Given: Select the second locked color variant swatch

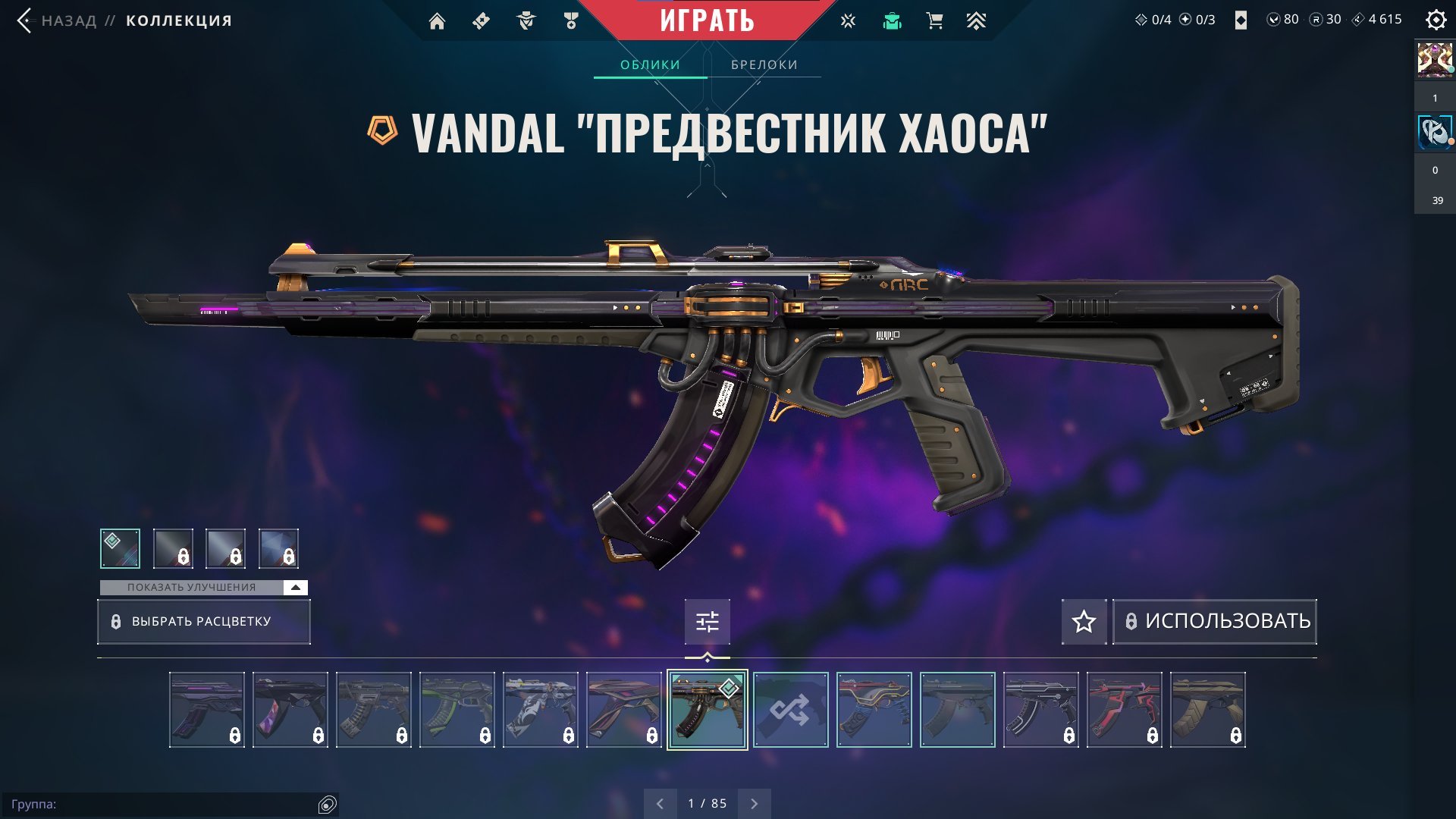Looking at the screenshot, I should [x=174, y=548].
